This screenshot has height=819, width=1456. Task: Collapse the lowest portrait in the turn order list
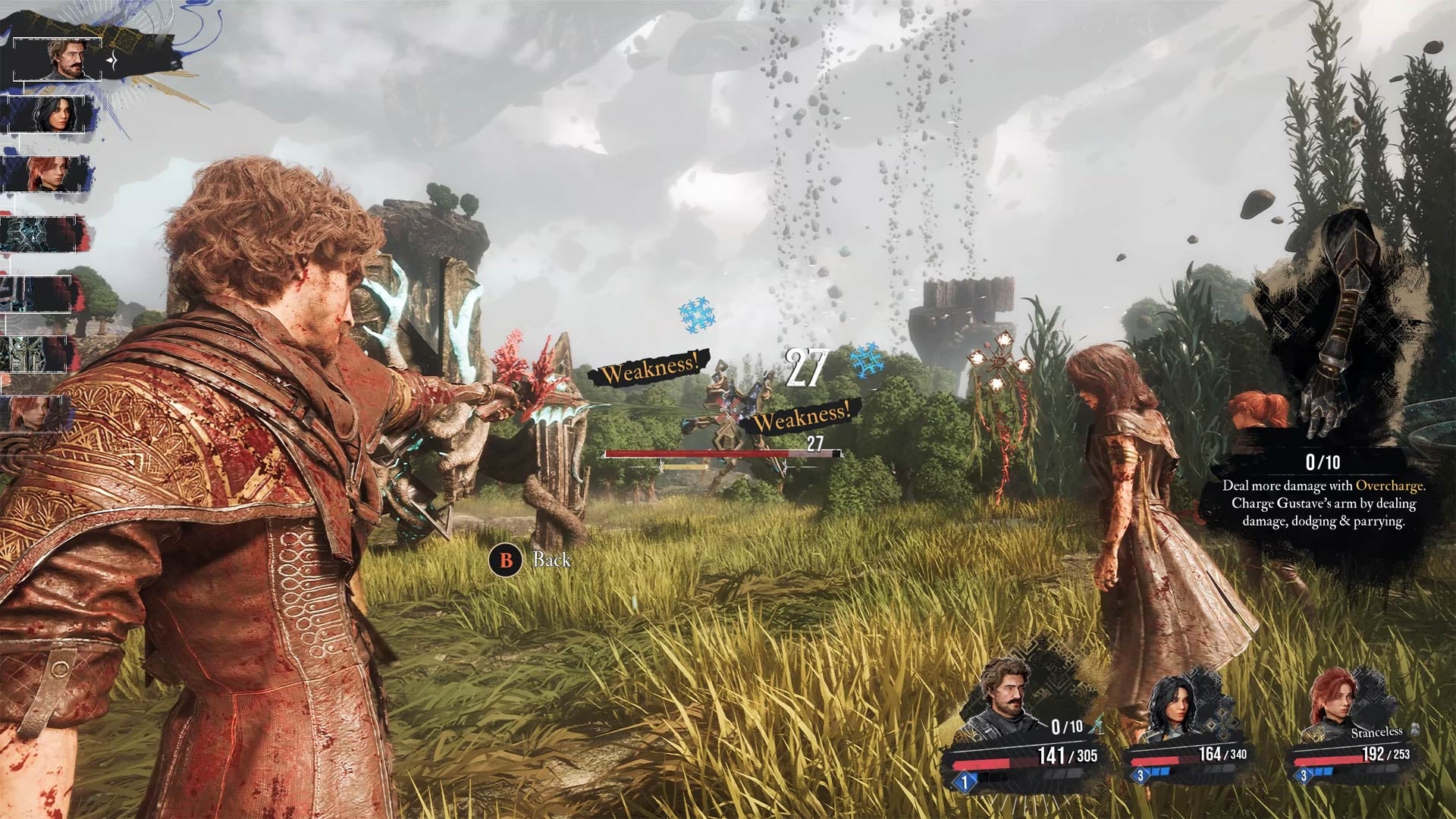(33, 413)
